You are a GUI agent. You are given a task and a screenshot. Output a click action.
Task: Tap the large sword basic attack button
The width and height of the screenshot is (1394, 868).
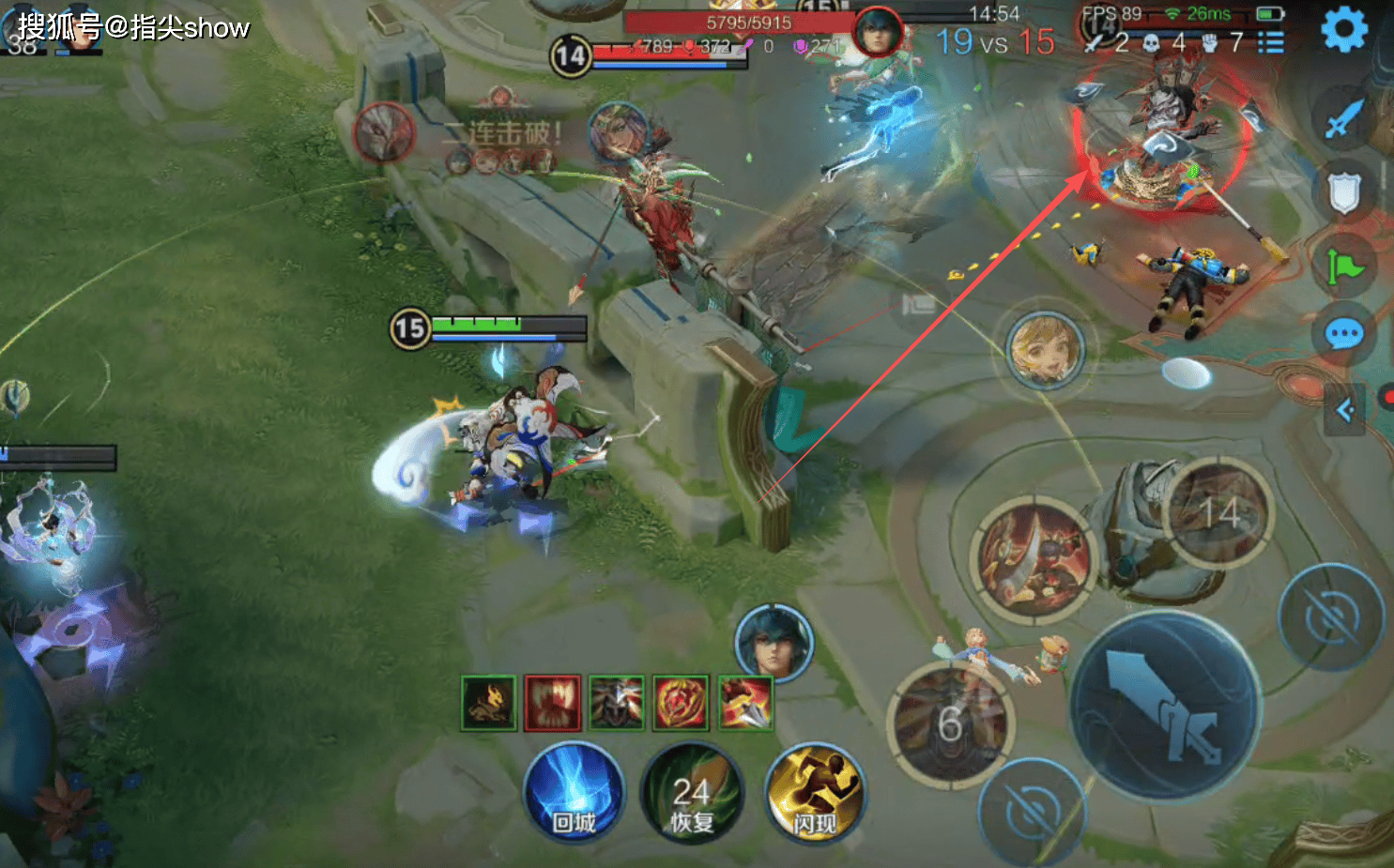click(x=1166, y=706)
